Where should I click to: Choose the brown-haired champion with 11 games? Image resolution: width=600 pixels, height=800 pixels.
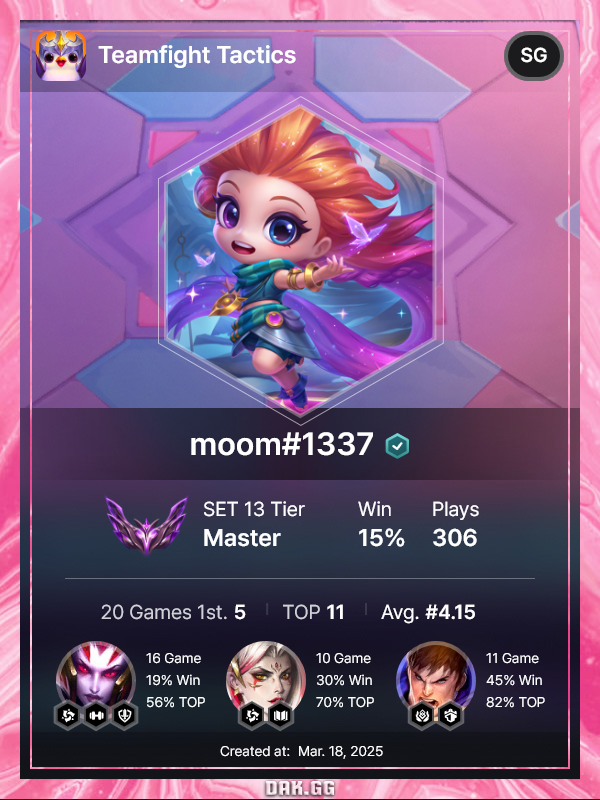pos(436,677)
